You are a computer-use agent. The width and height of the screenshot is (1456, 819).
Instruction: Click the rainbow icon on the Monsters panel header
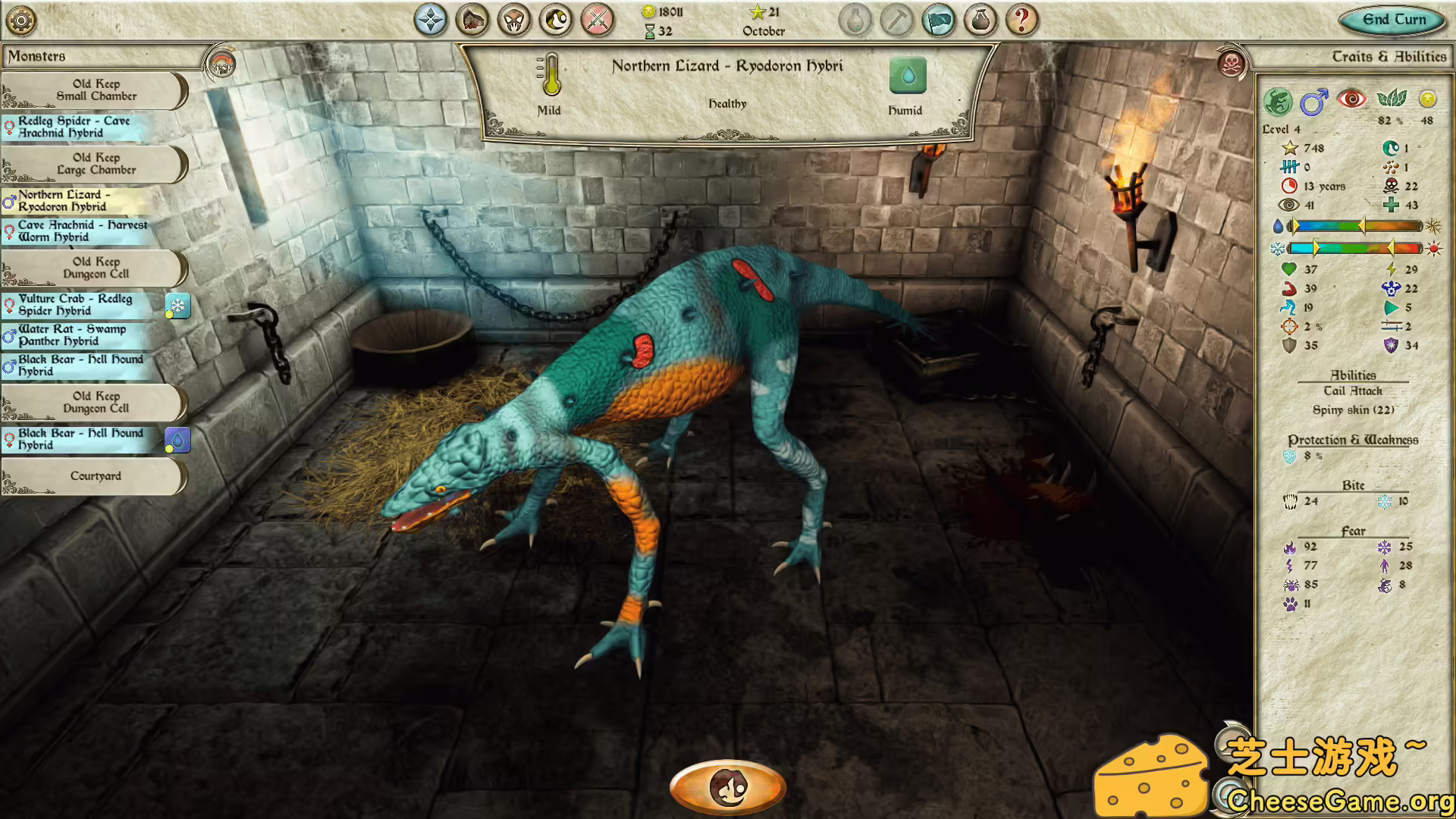(x=221, y=61)
